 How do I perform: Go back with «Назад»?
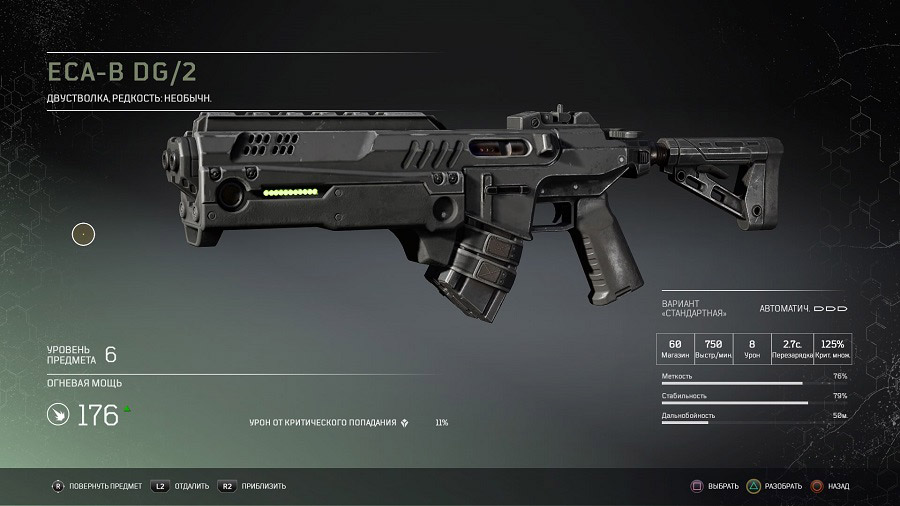pyautogui.click(x=831, y=486)
